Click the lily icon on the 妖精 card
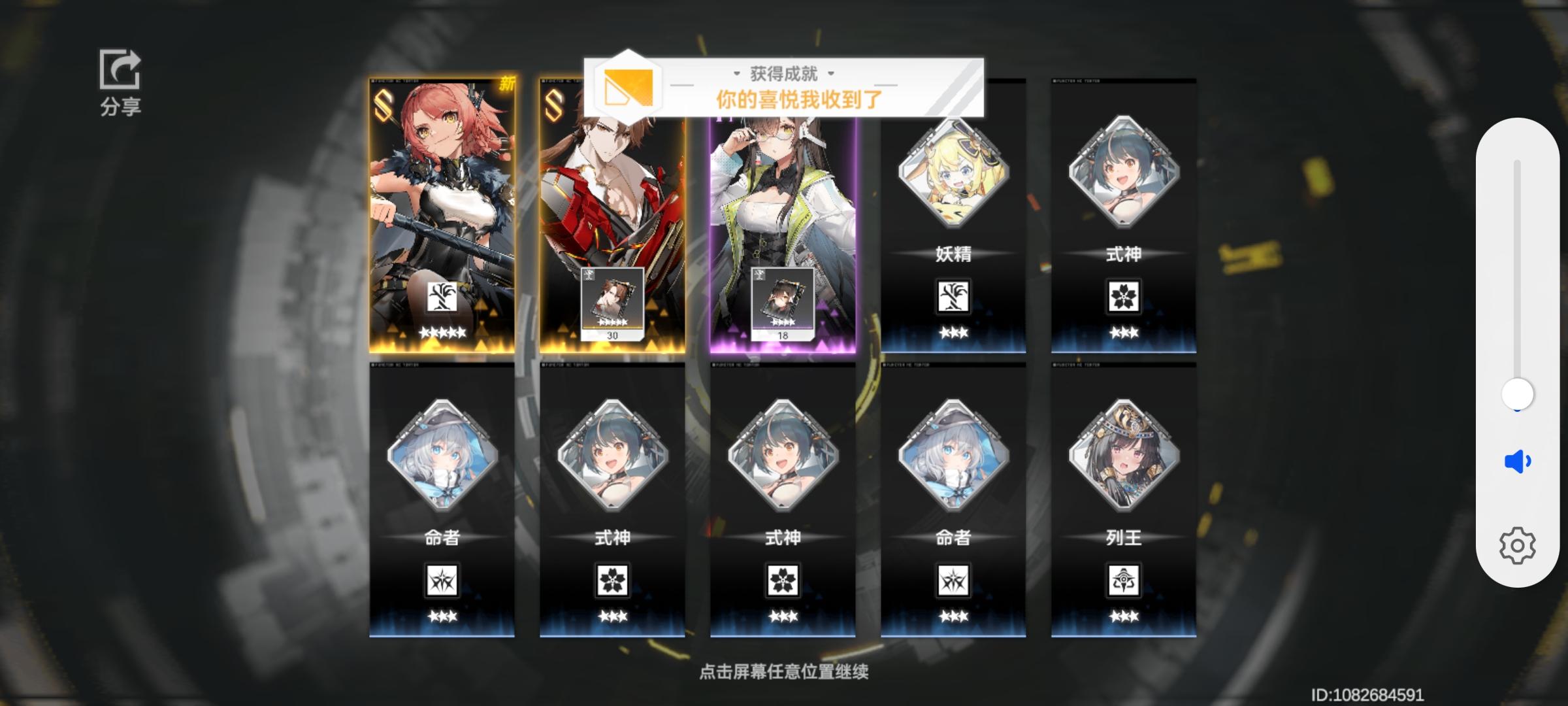The width and height of the screenshot is (1568, 706). pos(953,295)
